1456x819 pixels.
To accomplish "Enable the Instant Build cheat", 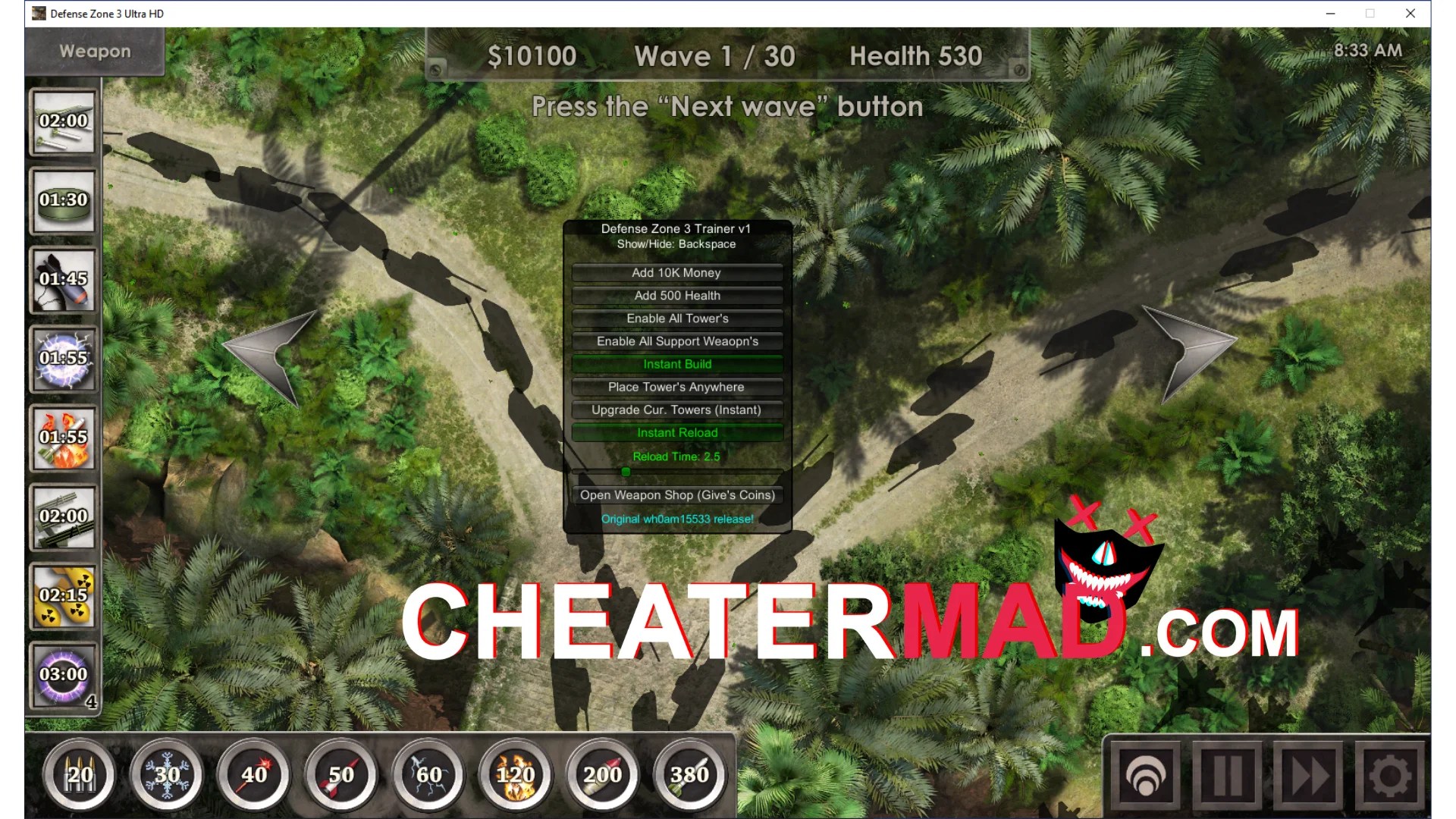I will point(677,364).
